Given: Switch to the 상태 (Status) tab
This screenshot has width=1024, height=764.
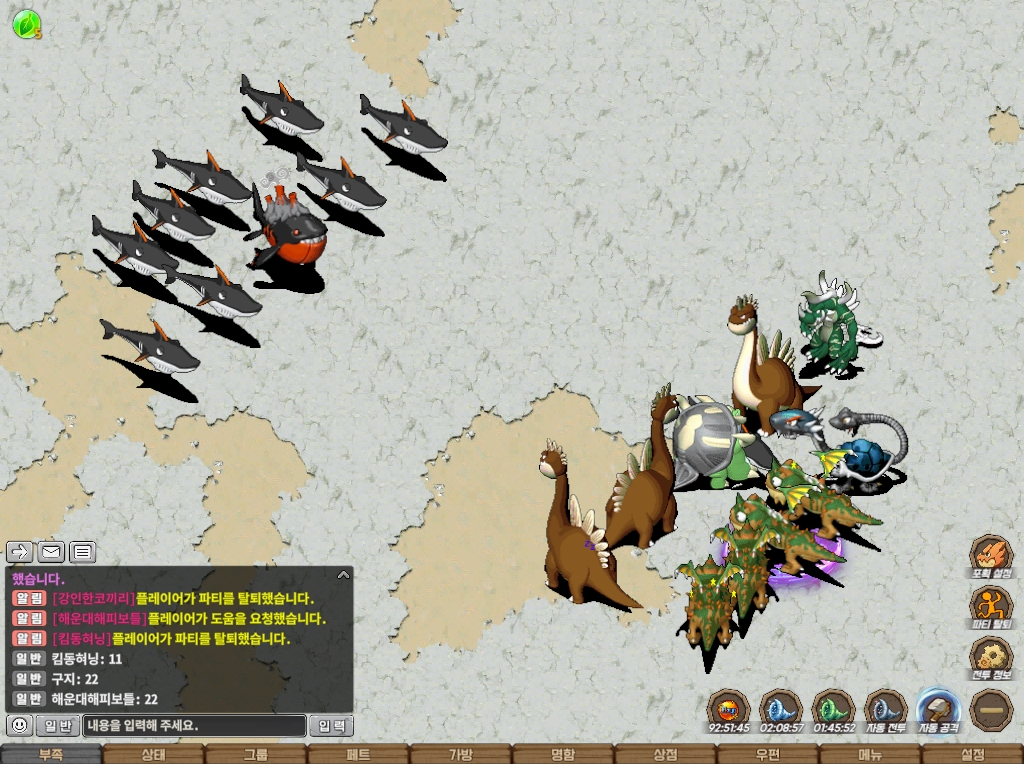Looking at the screenshot, I should pyautogui.click(x=153, y=755).
